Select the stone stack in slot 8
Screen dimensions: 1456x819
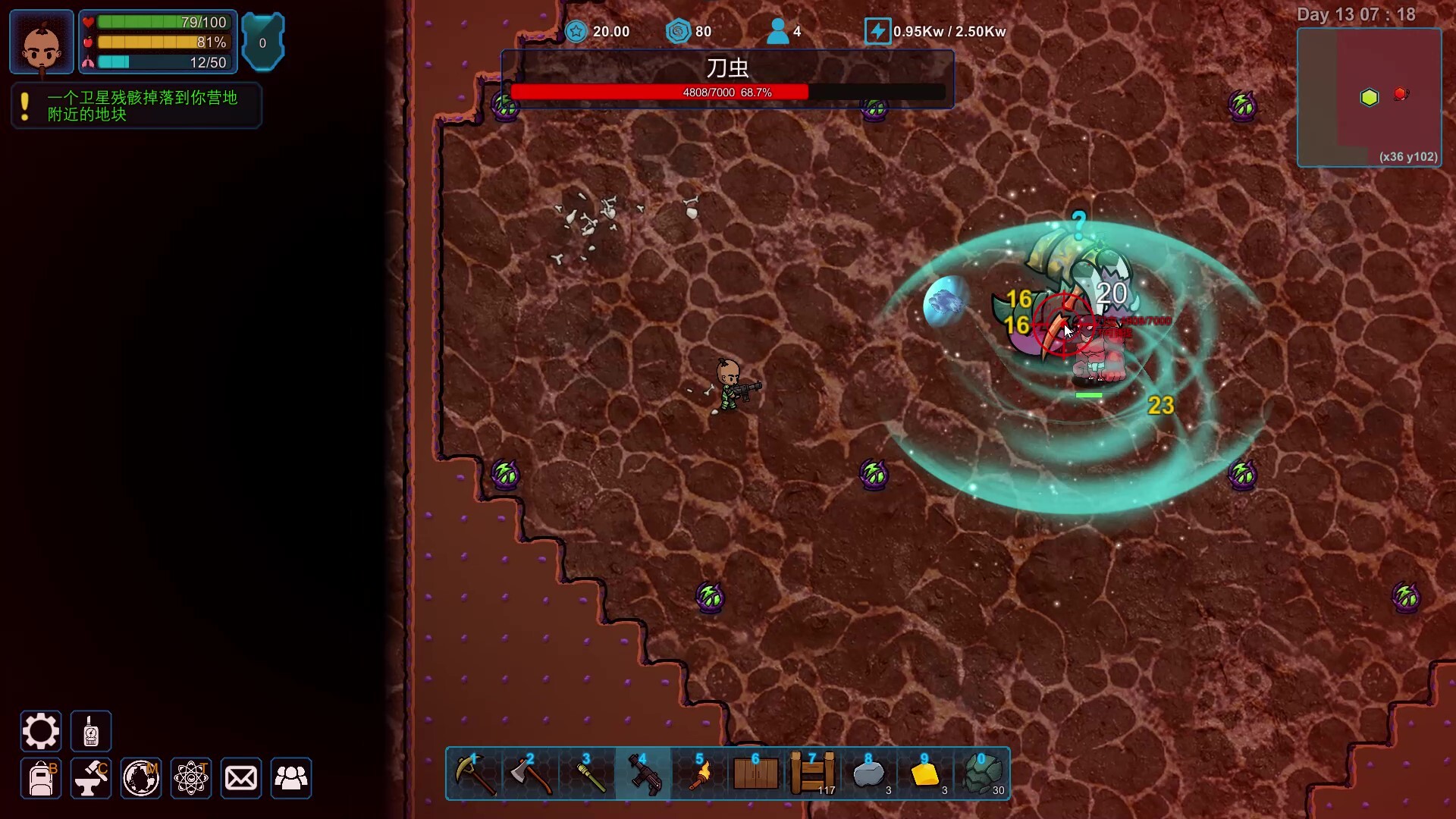click(870, 773)
